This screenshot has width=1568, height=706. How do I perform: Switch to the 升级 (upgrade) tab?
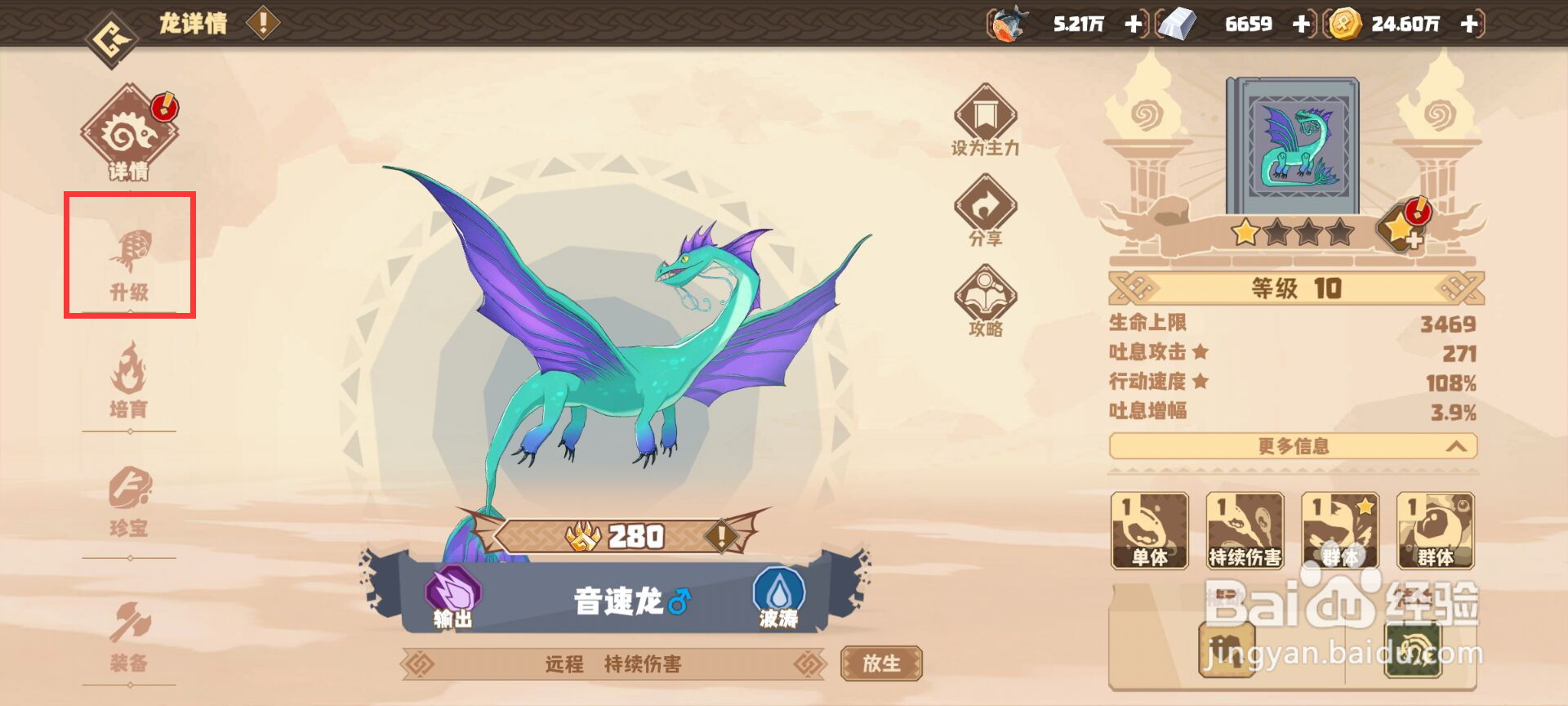coord(128,253)
